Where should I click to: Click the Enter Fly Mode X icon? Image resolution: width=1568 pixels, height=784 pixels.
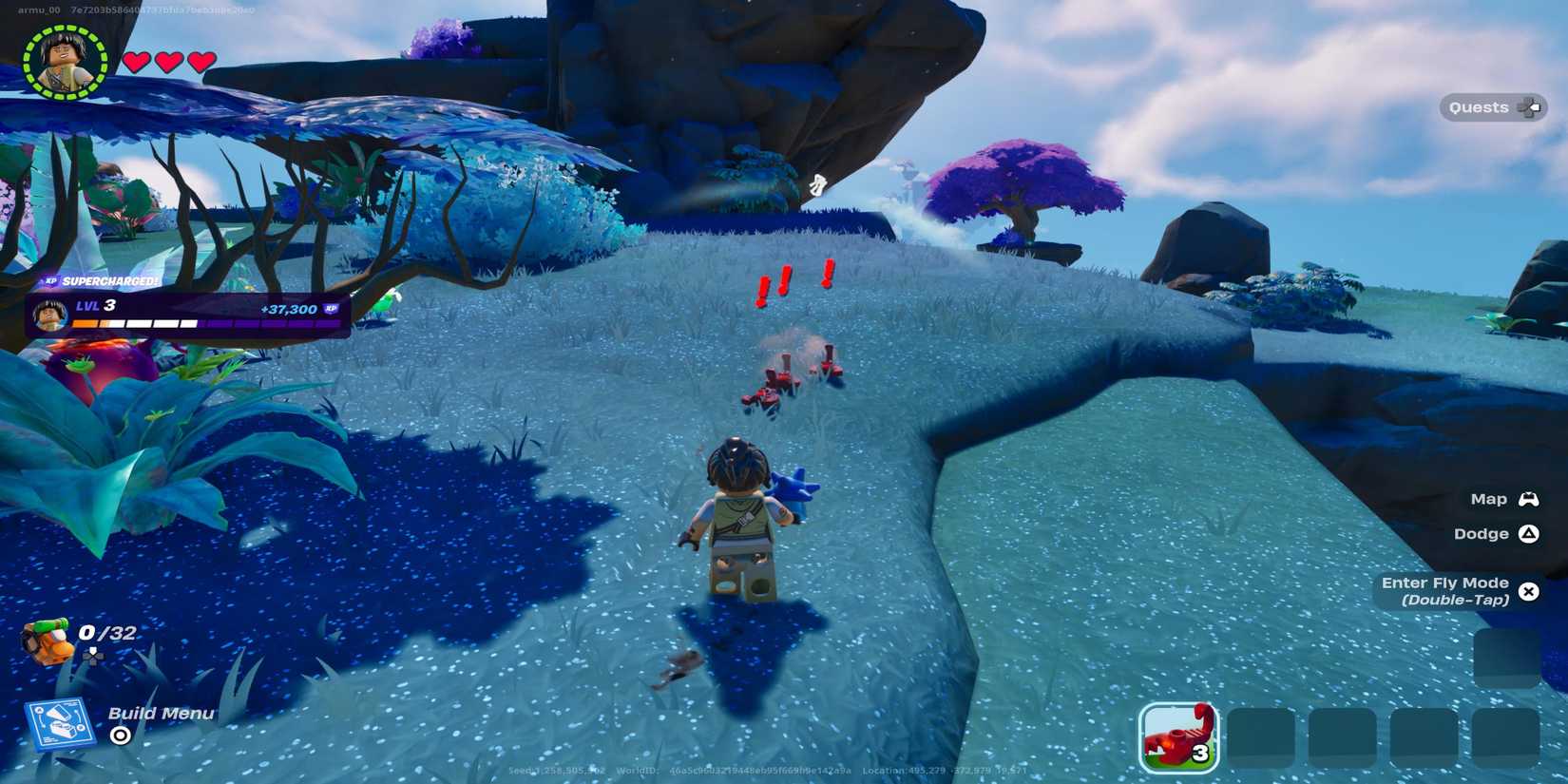click(1529, 591)
